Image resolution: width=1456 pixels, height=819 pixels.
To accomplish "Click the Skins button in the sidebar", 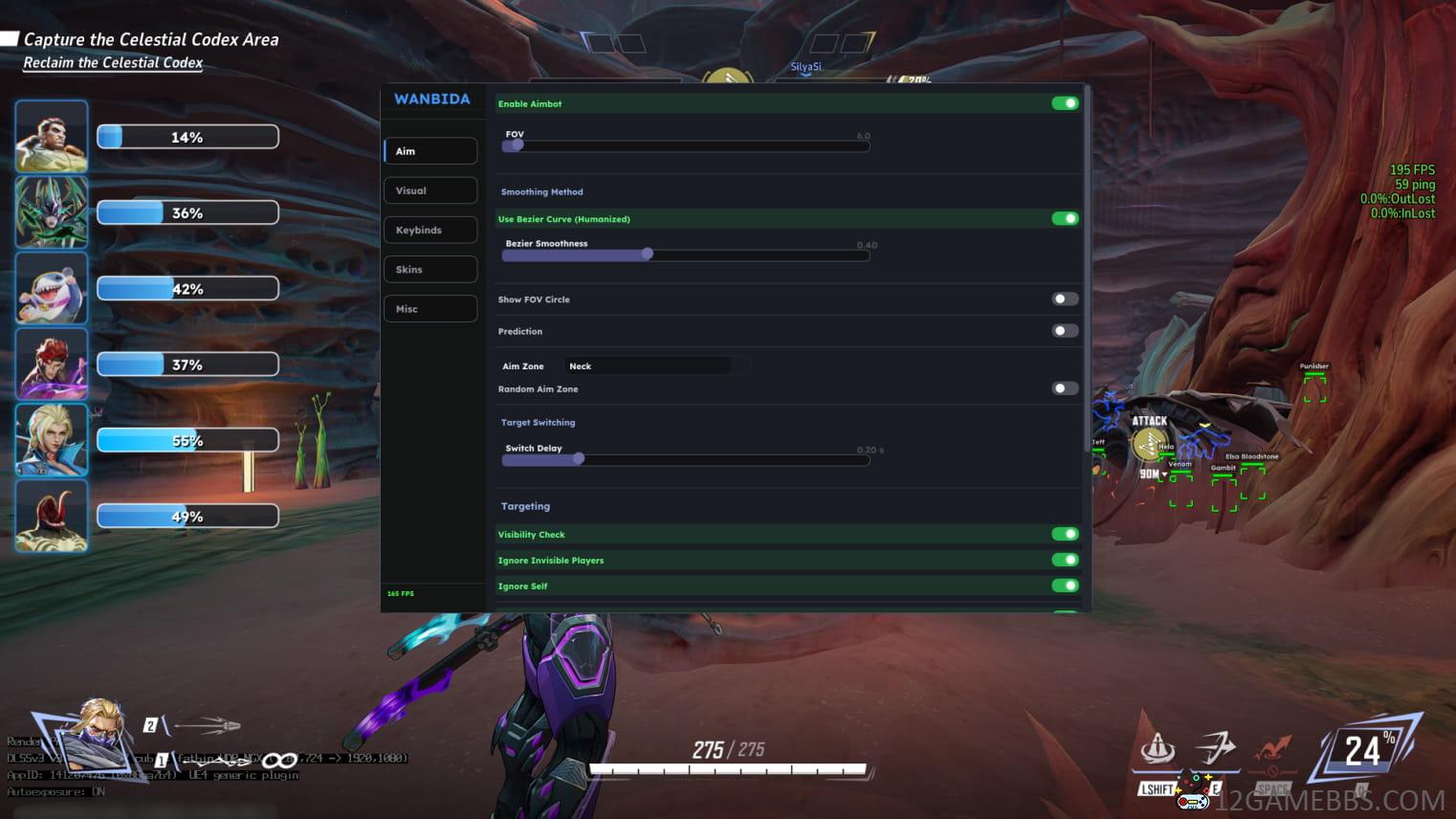I will 430,269.
